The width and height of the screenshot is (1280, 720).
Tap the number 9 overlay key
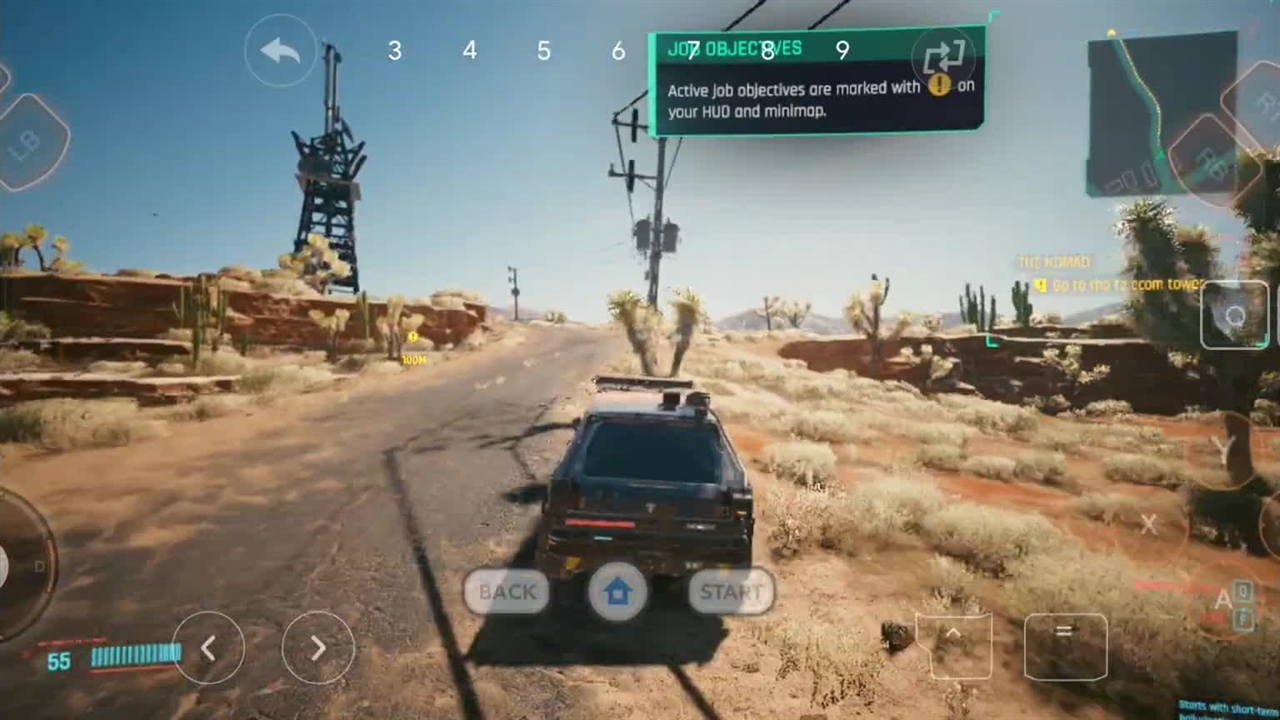click(x=842, y=51)
